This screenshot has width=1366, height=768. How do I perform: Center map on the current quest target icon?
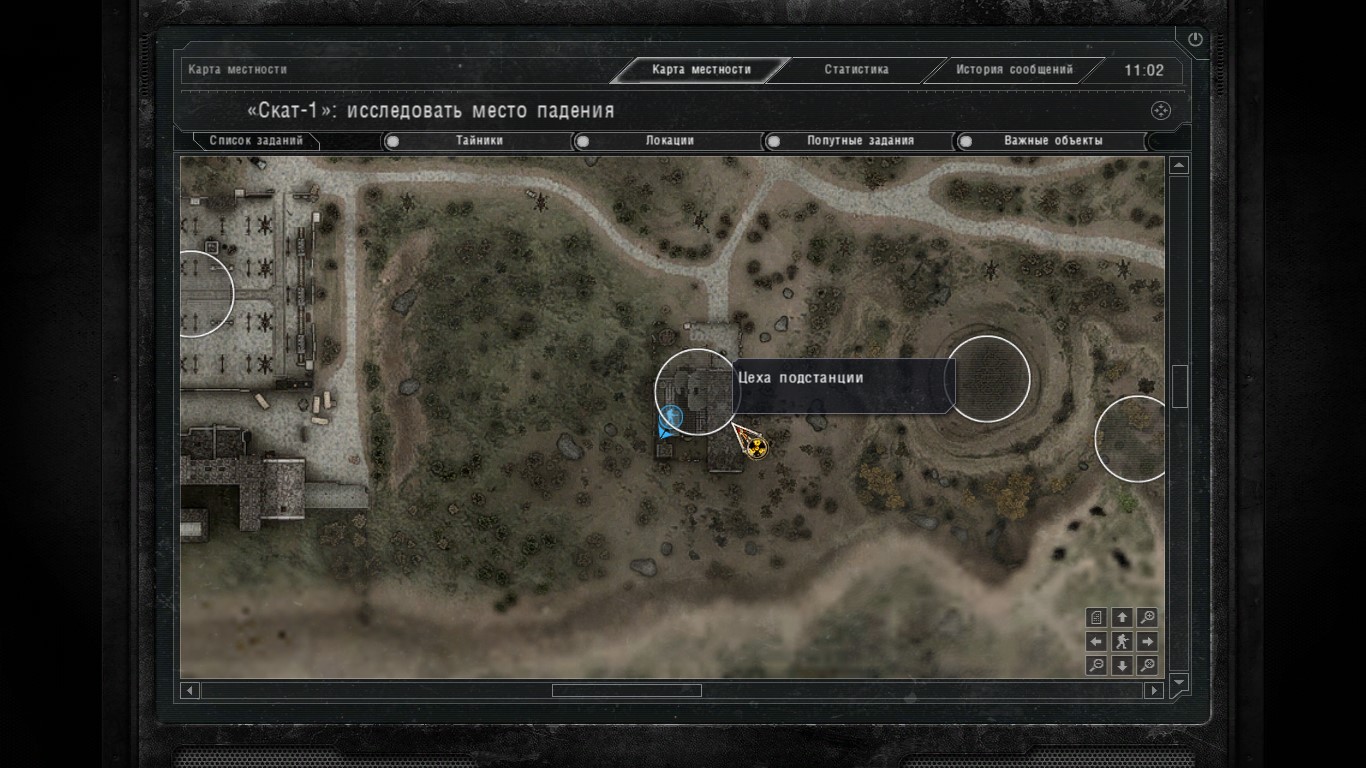pos(1160,111)
